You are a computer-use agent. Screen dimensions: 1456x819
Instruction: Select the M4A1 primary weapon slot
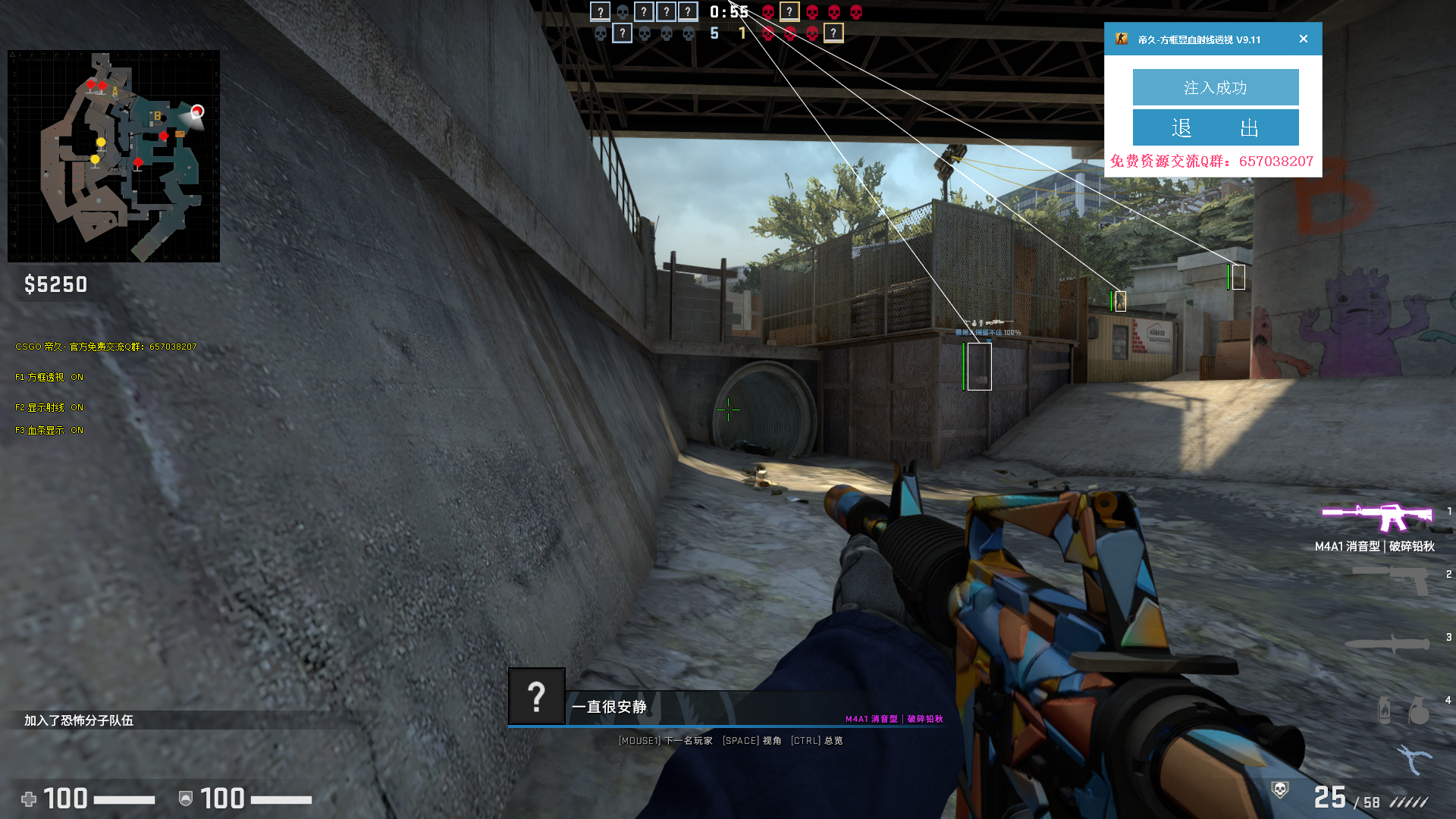pyautogui.click(x=1376, y=518)
